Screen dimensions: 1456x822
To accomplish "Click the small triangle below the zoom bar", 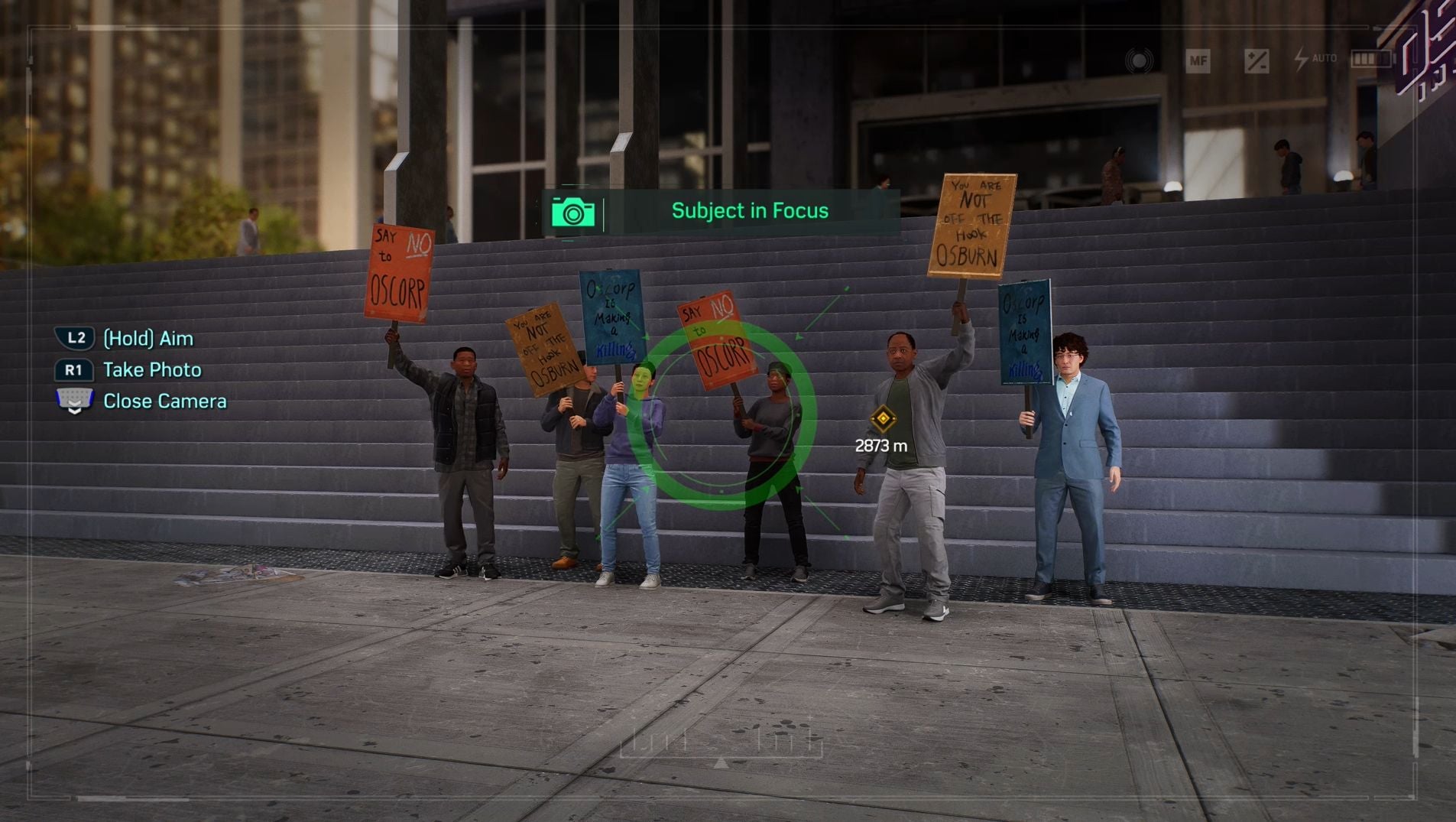I will click(719, 762).
